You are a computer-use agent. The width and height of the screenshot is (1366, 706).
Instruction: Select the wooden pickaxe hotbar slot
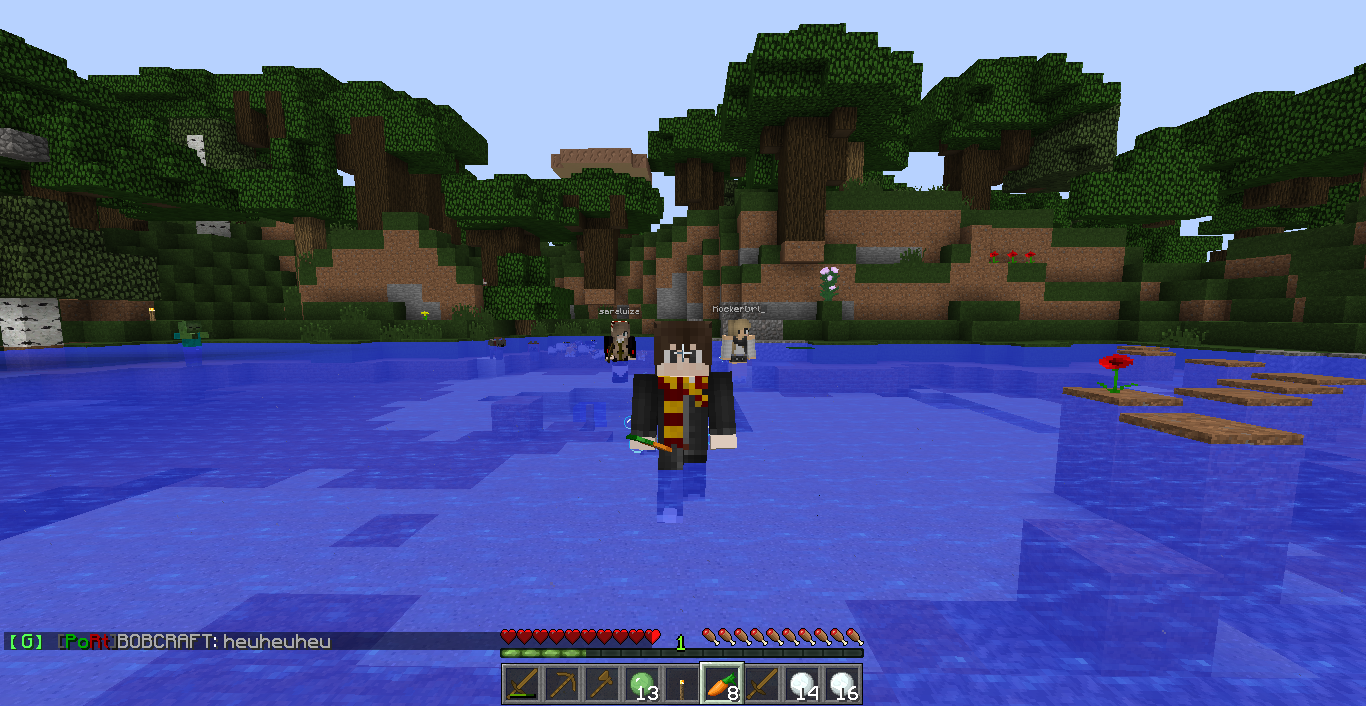coord(562,684)
